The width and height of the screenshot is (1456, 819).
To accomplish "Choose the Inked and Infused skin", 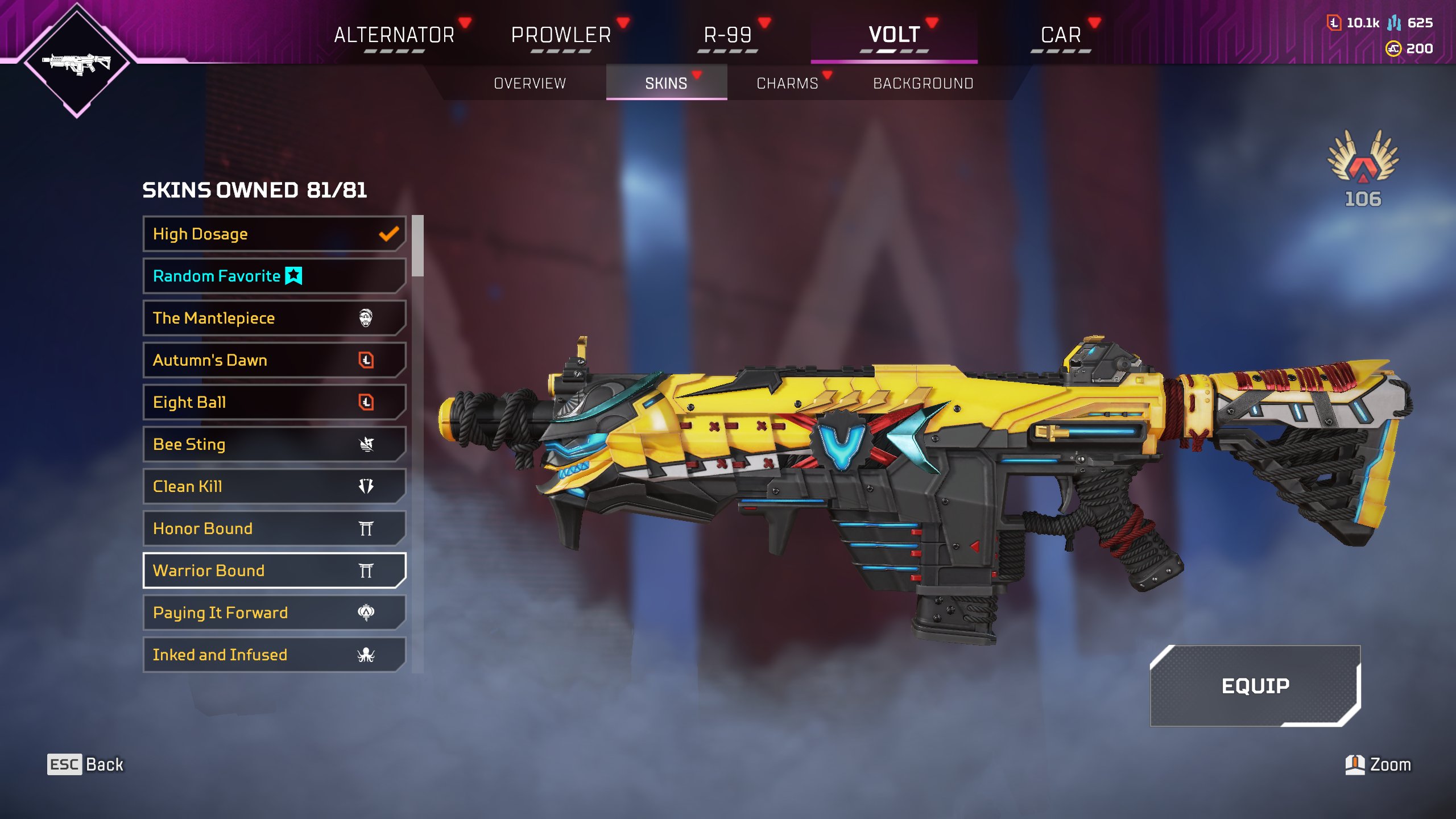I will click(274, 655).
